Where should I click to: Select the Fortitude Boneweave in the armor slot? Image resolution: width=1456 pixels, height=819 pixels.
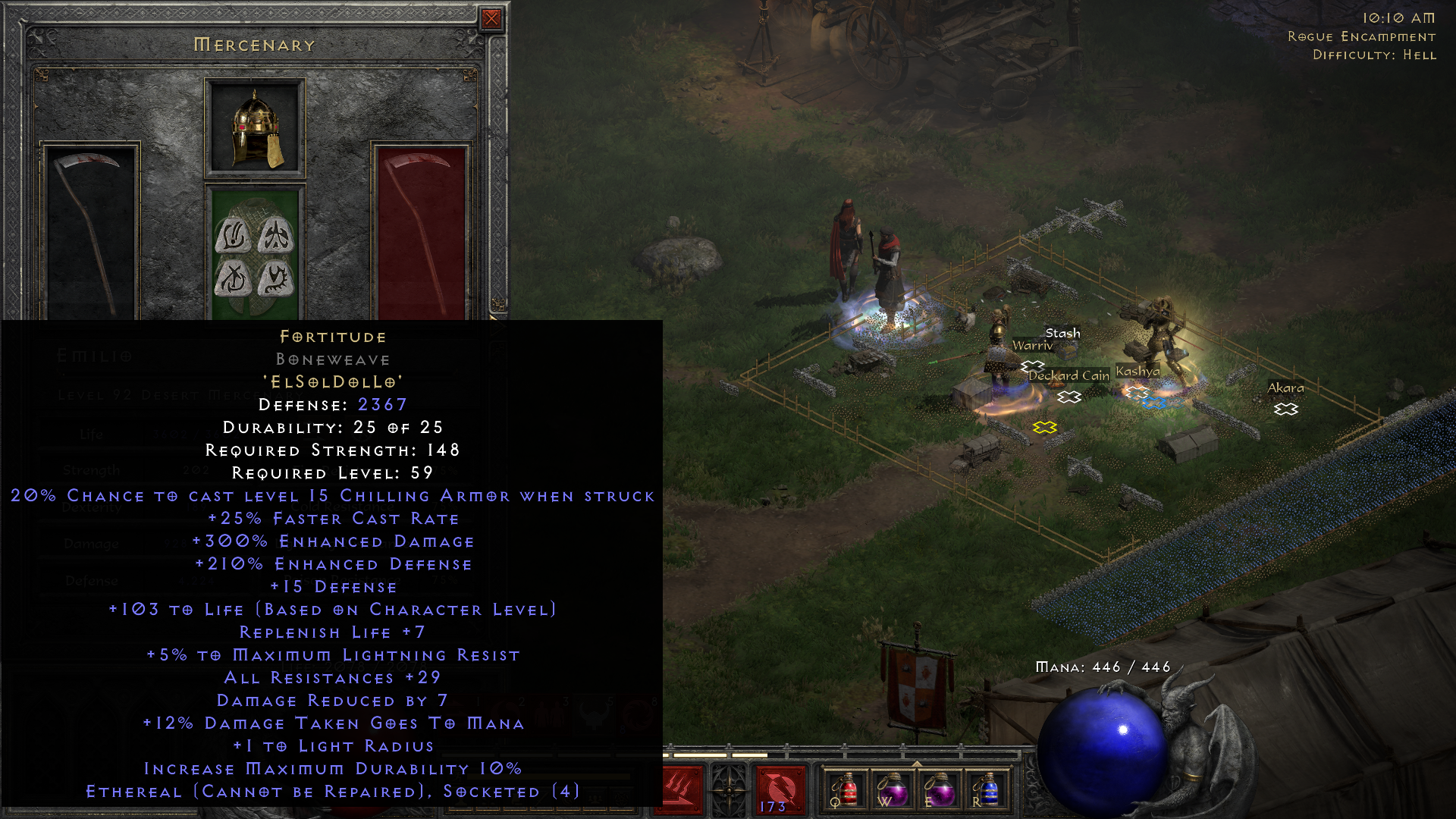[254, 250]
